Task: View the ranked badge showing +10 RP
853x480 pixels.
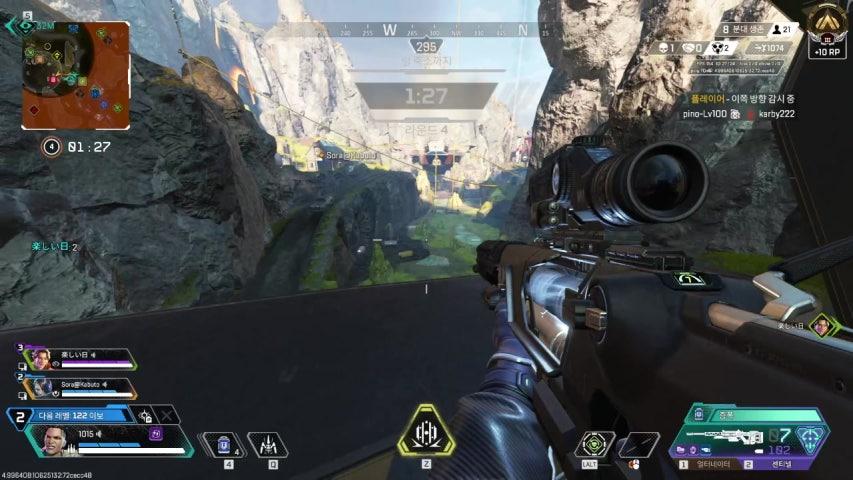Action: tap(826, 30)
